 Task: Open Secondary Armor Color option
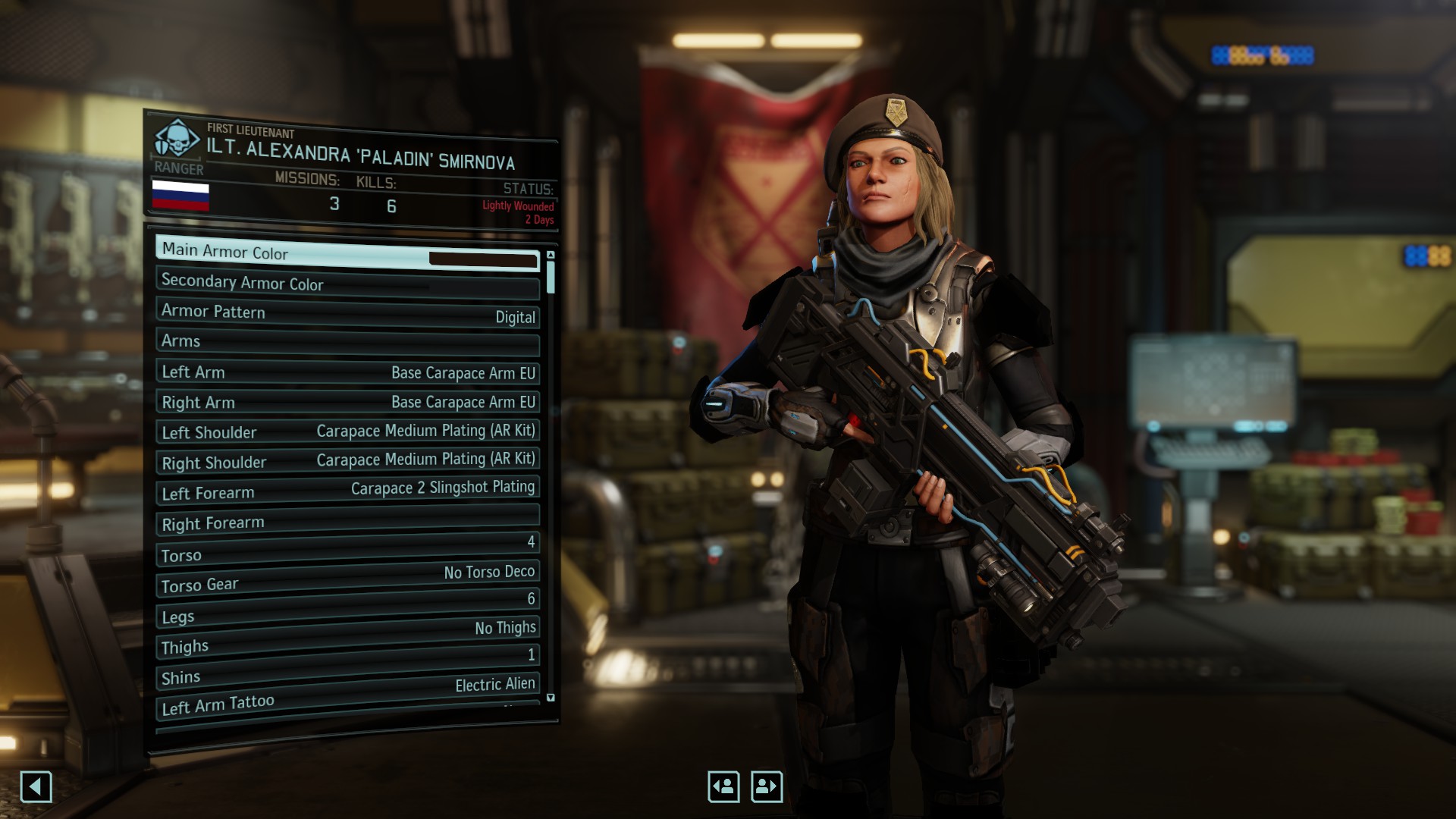(x=347, y=284)
